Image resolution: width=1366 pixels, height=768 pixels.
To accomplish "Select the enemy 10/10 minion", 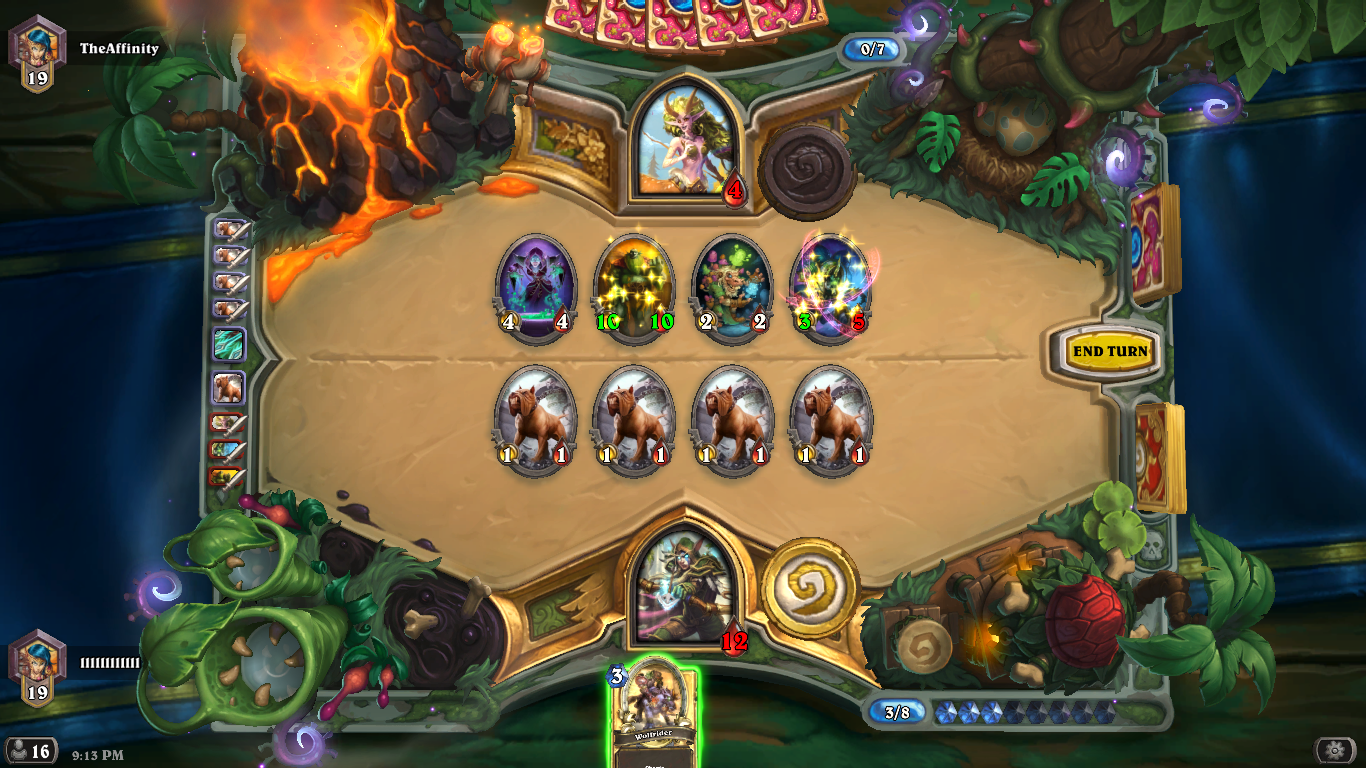I will pyautogui.click(x=634, y=288).
